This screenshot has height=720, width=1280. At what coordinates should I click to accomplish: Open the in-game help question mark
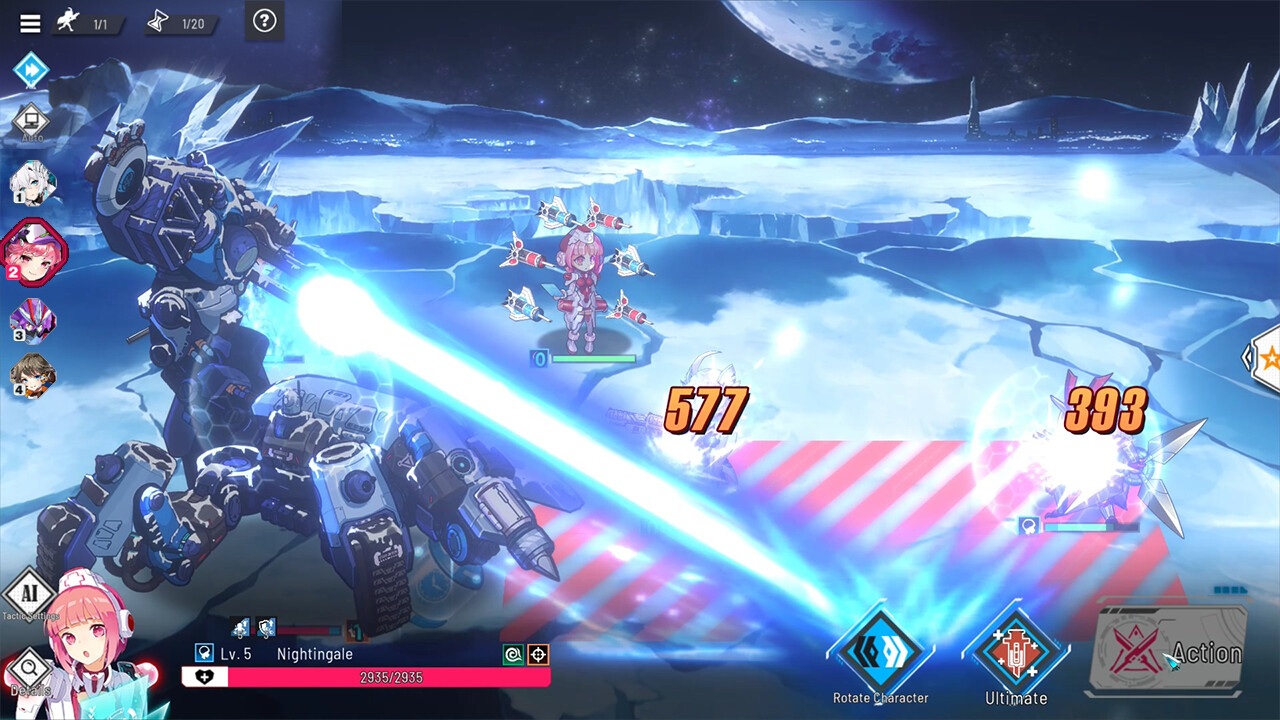pyautogui.click(x=264, y=23)
